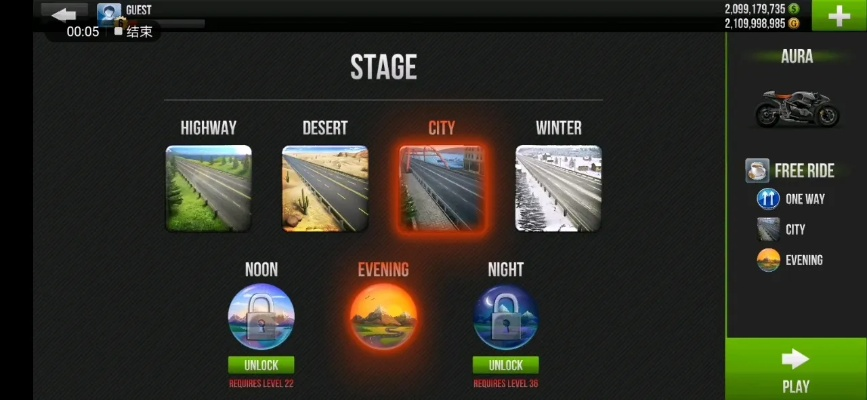
Task: Add currency with the green plus button
Action: 838,16
